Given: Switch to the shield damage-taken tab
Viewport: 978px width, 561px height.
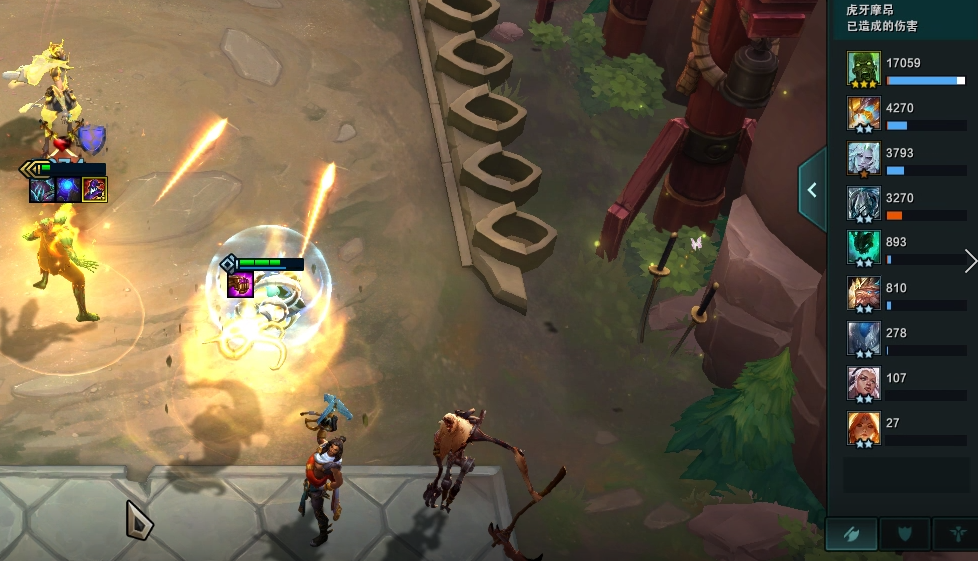Looking at the screenshot, I should 905,534.
